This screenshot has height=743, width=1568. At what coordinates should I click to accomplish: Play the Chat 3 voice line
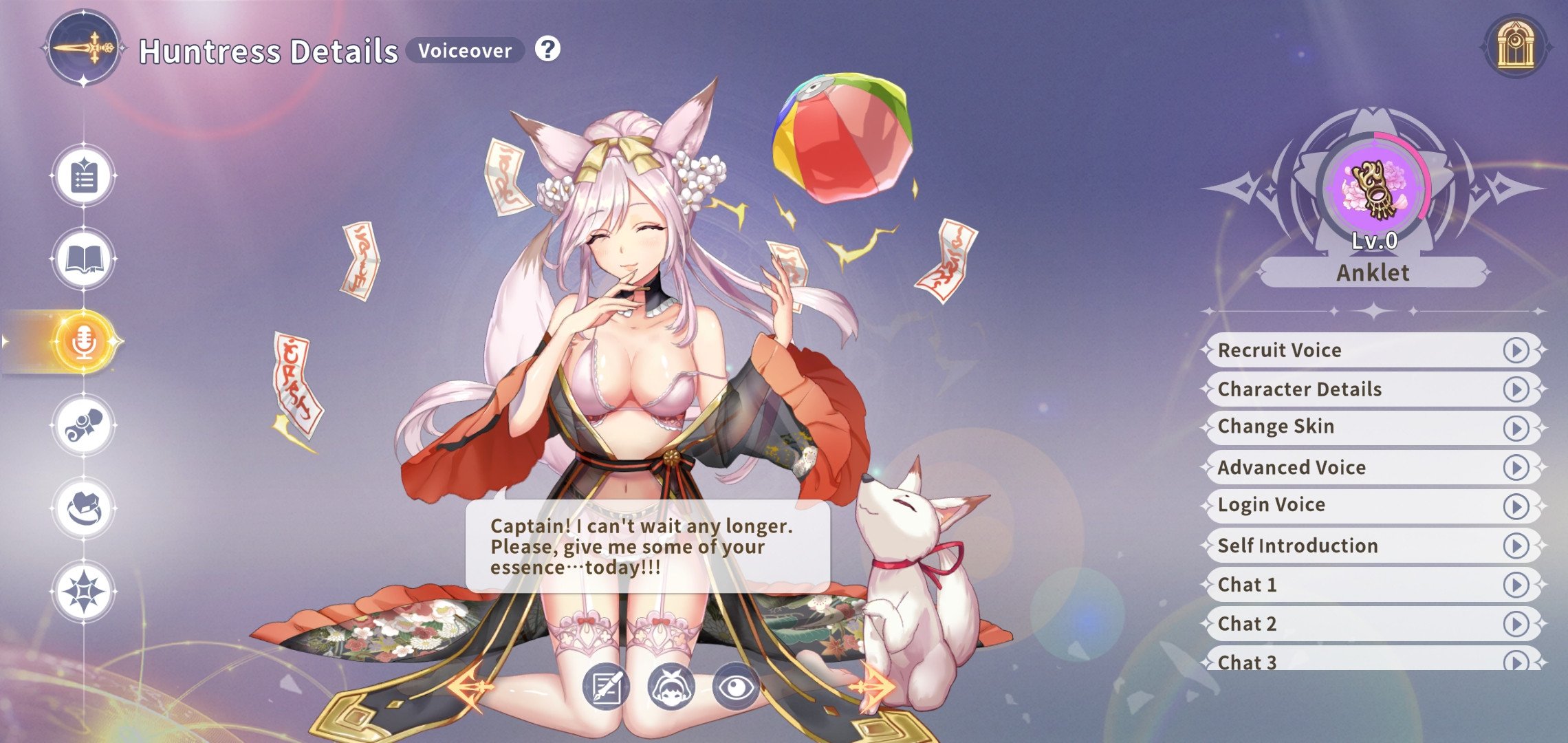tap(1515, 661)
